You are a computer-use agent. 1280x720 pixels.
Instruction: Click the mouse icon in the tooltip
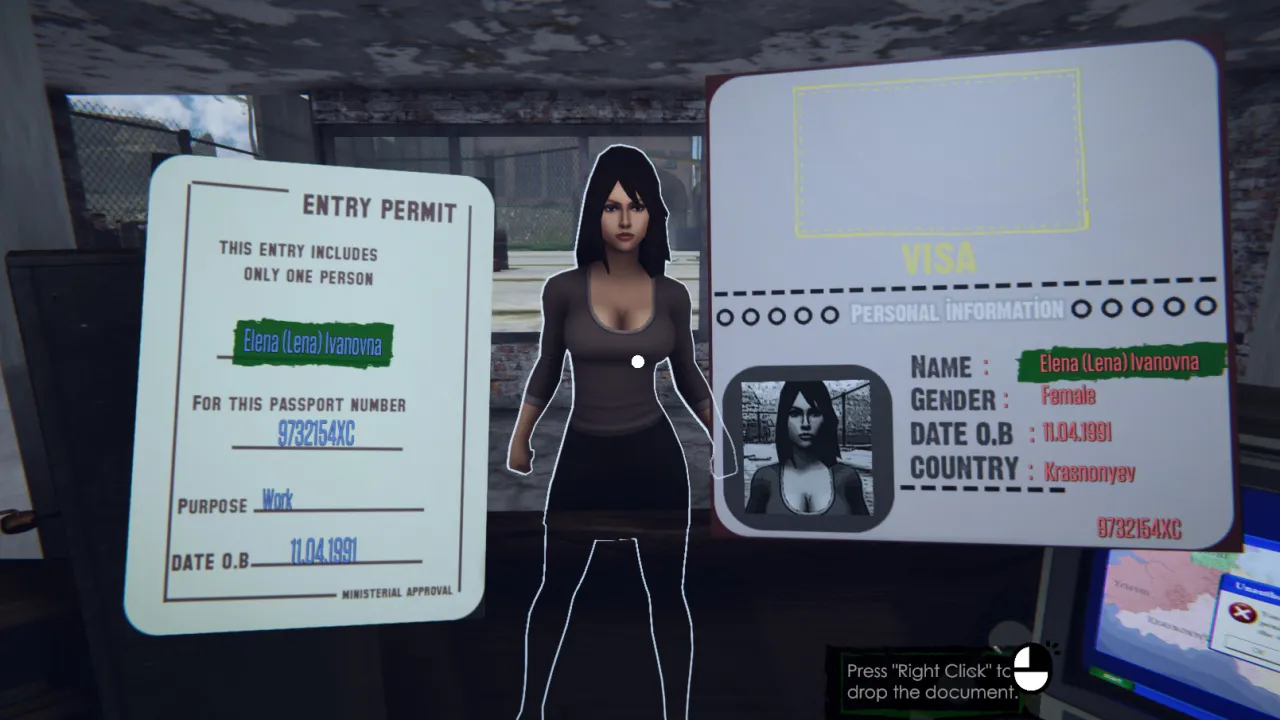coord(1034,668)
